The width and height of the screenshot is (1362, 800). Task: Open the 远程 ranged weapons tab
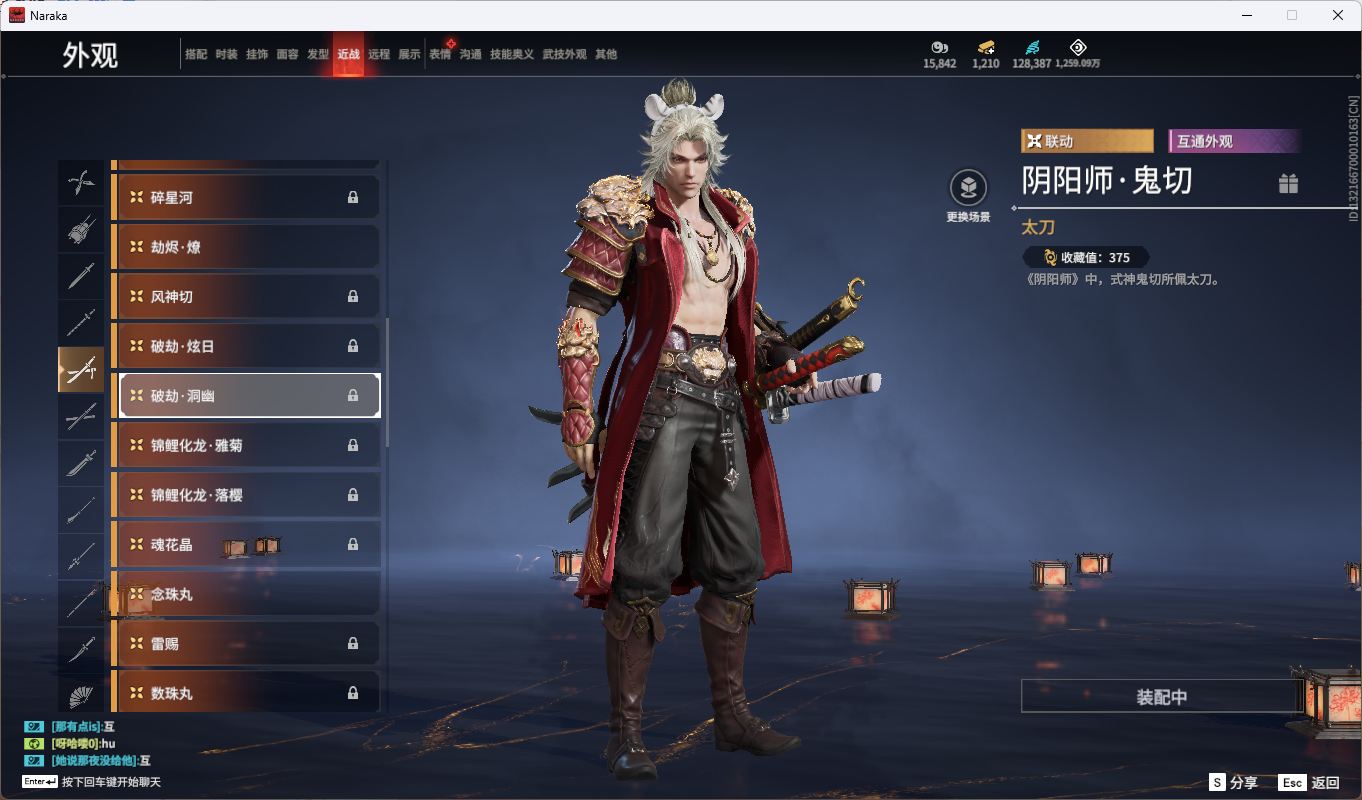(x=379, y=54)
